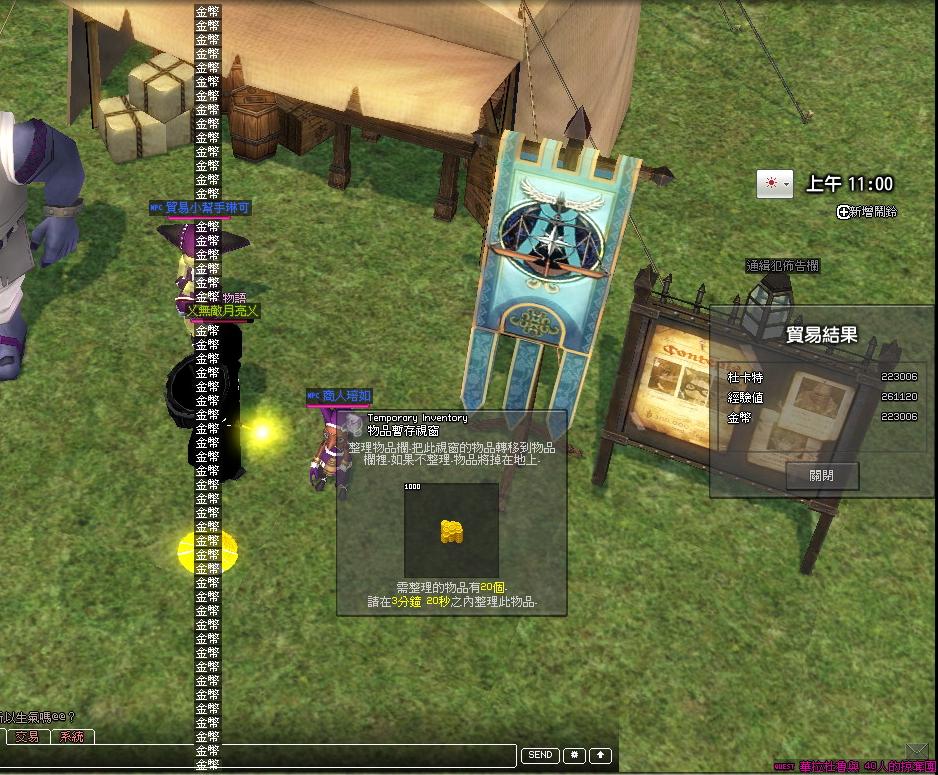The height and width of the screenshot is (775, 938).
Task: Click the chat up-arrow button
Action: 600,755
